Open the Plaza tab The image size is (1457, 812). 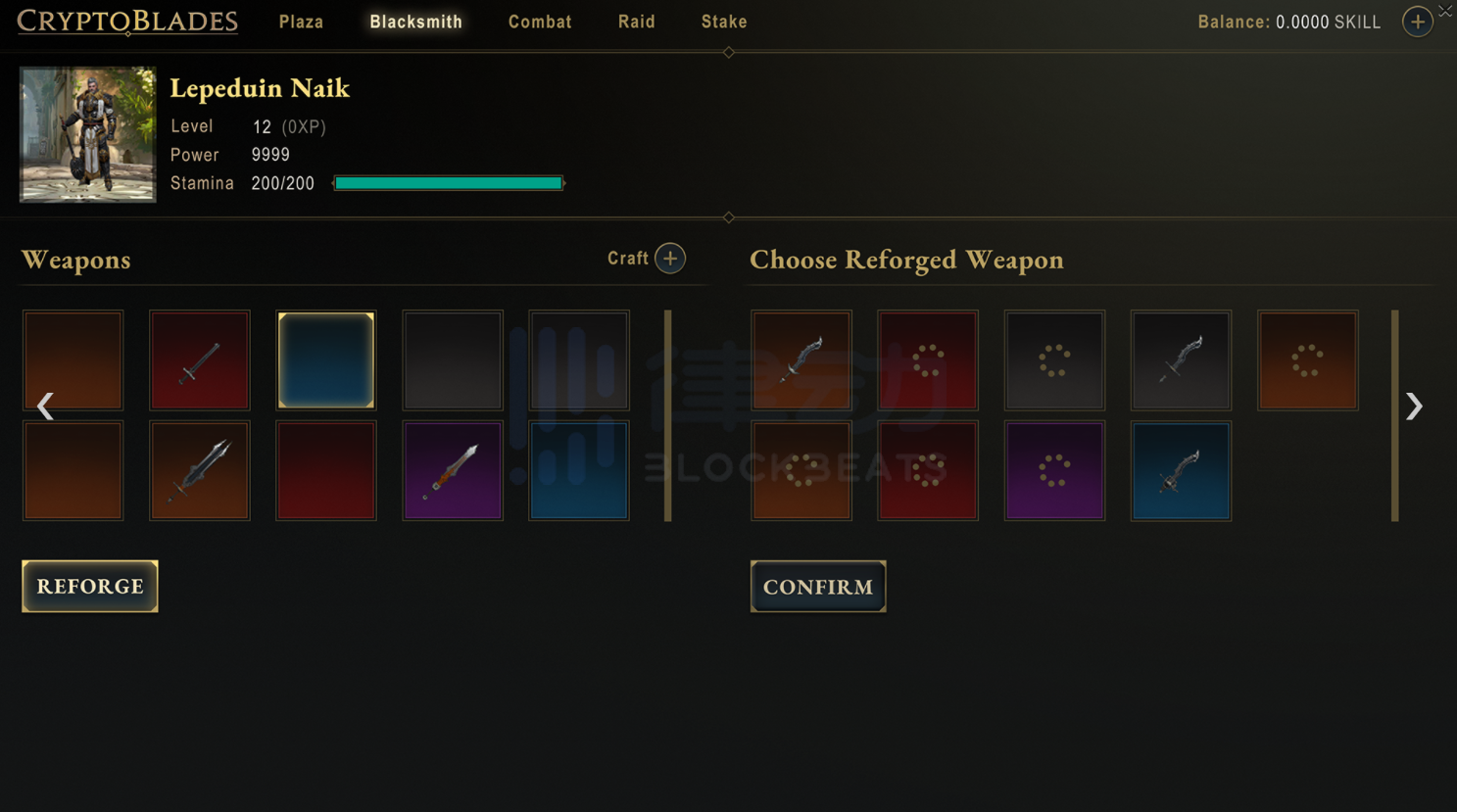(301, 22)
